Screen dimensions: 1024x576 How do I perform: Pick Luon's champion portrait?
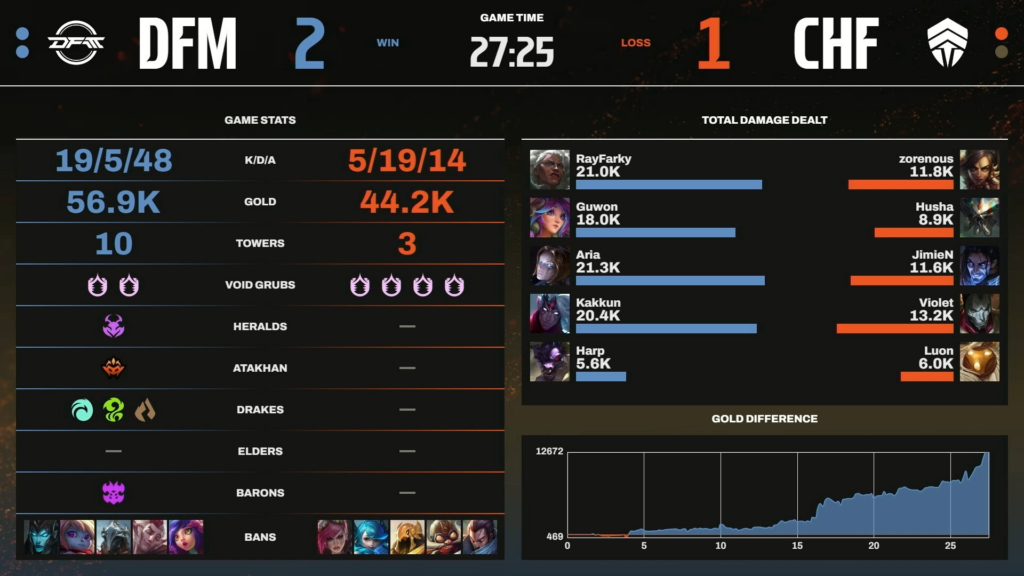979,361
